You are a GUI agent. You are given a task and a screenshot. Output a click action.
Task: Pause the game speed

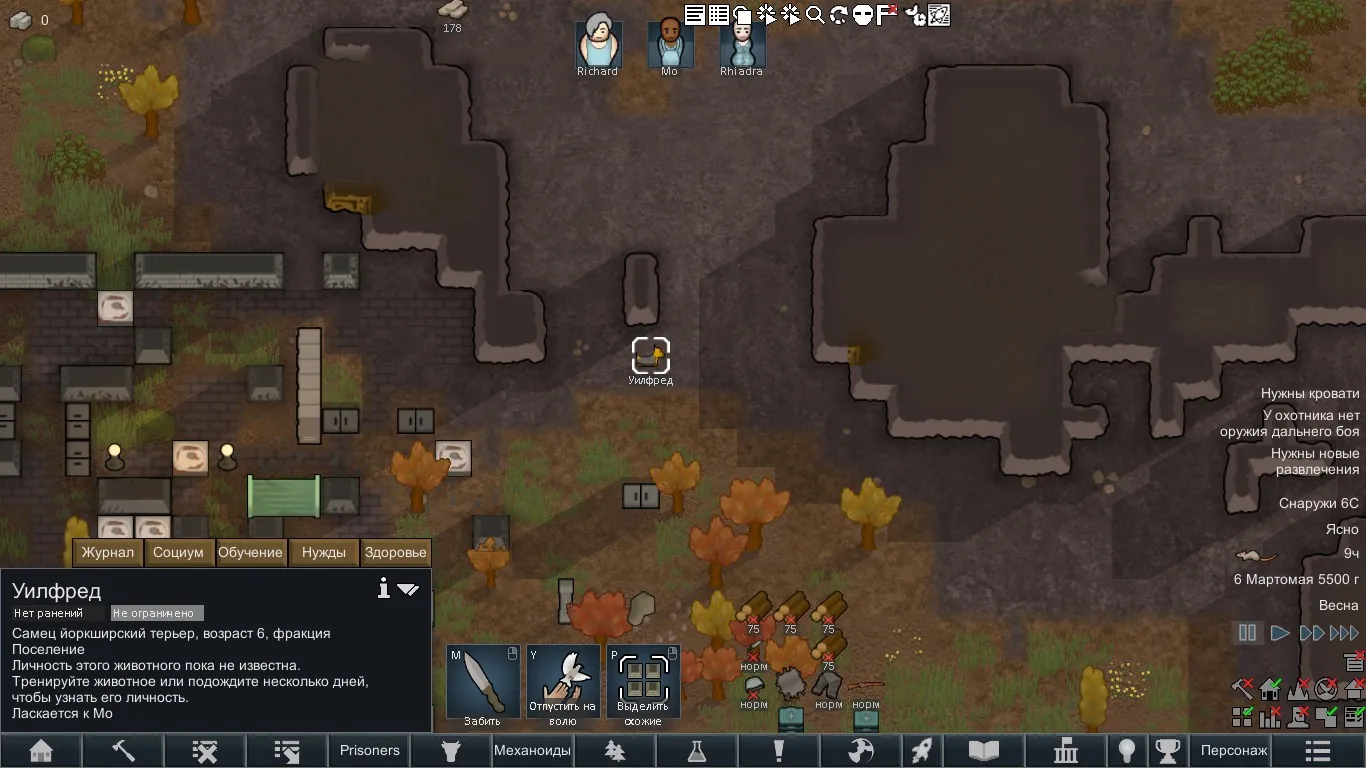point(1247,632)
